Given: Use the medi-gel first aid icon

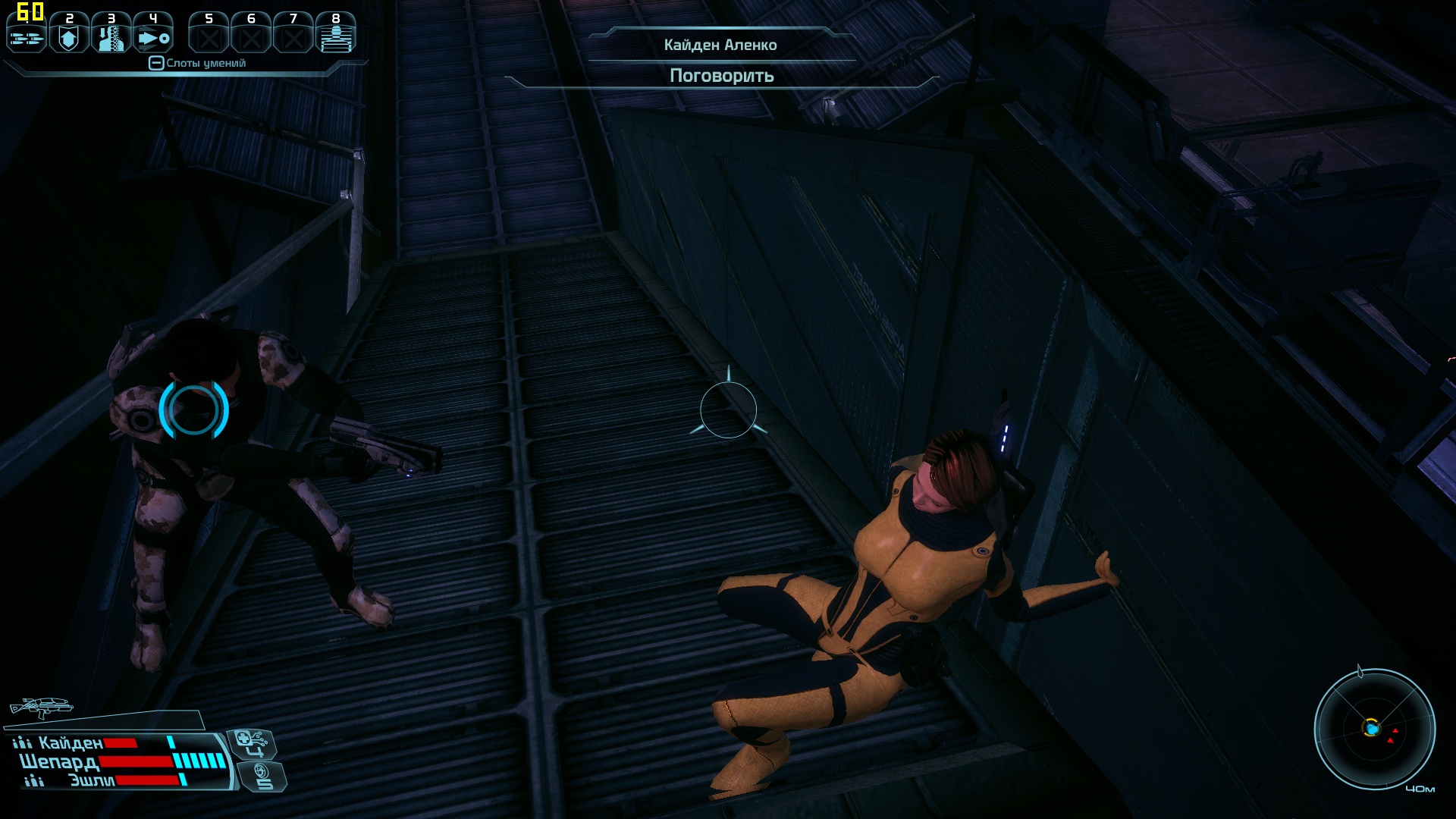Looking at the screenshot, I should pos(251,742).
